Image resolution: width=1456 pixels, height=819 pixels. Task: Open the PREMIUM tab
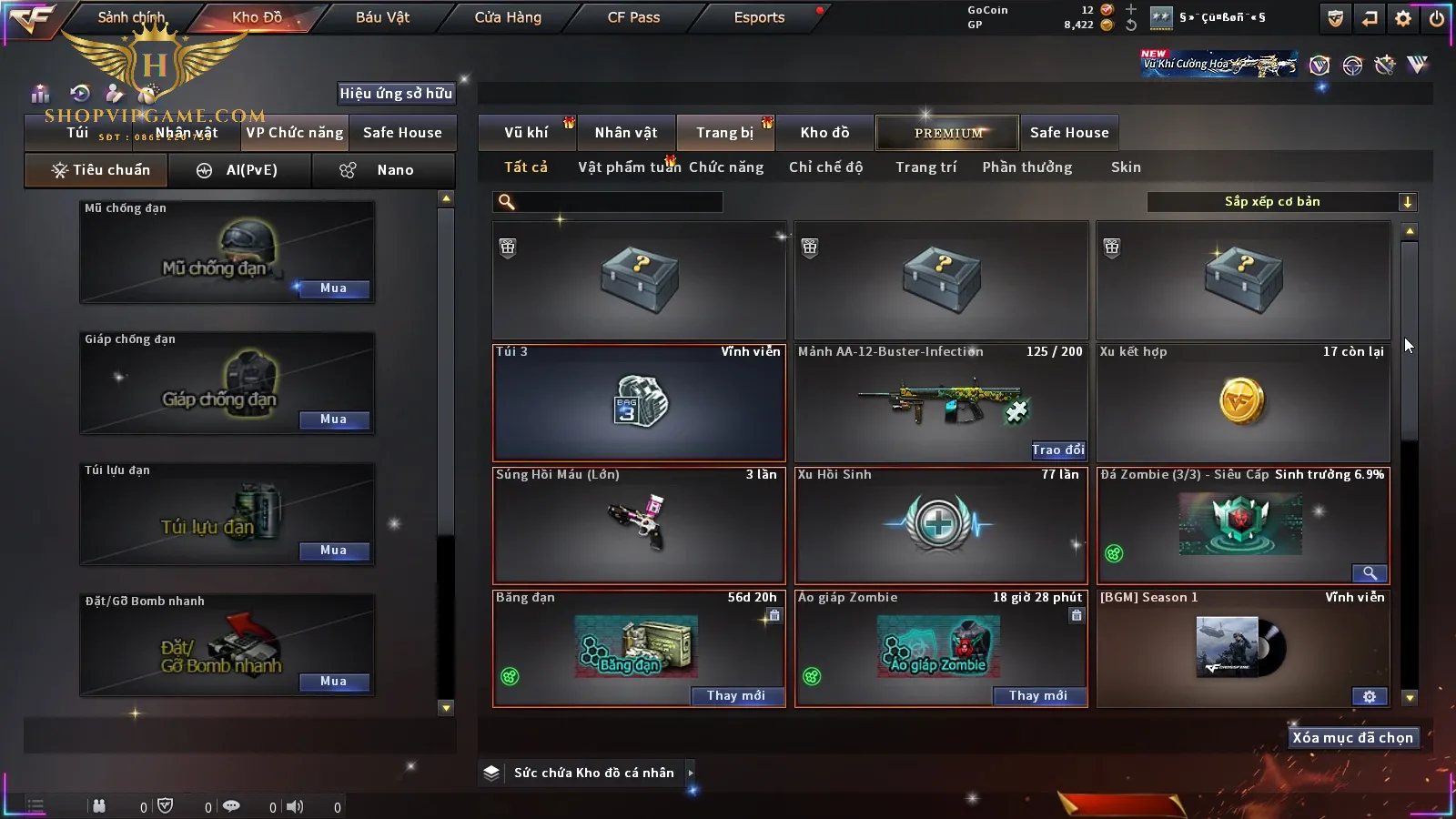pos(948,133)
